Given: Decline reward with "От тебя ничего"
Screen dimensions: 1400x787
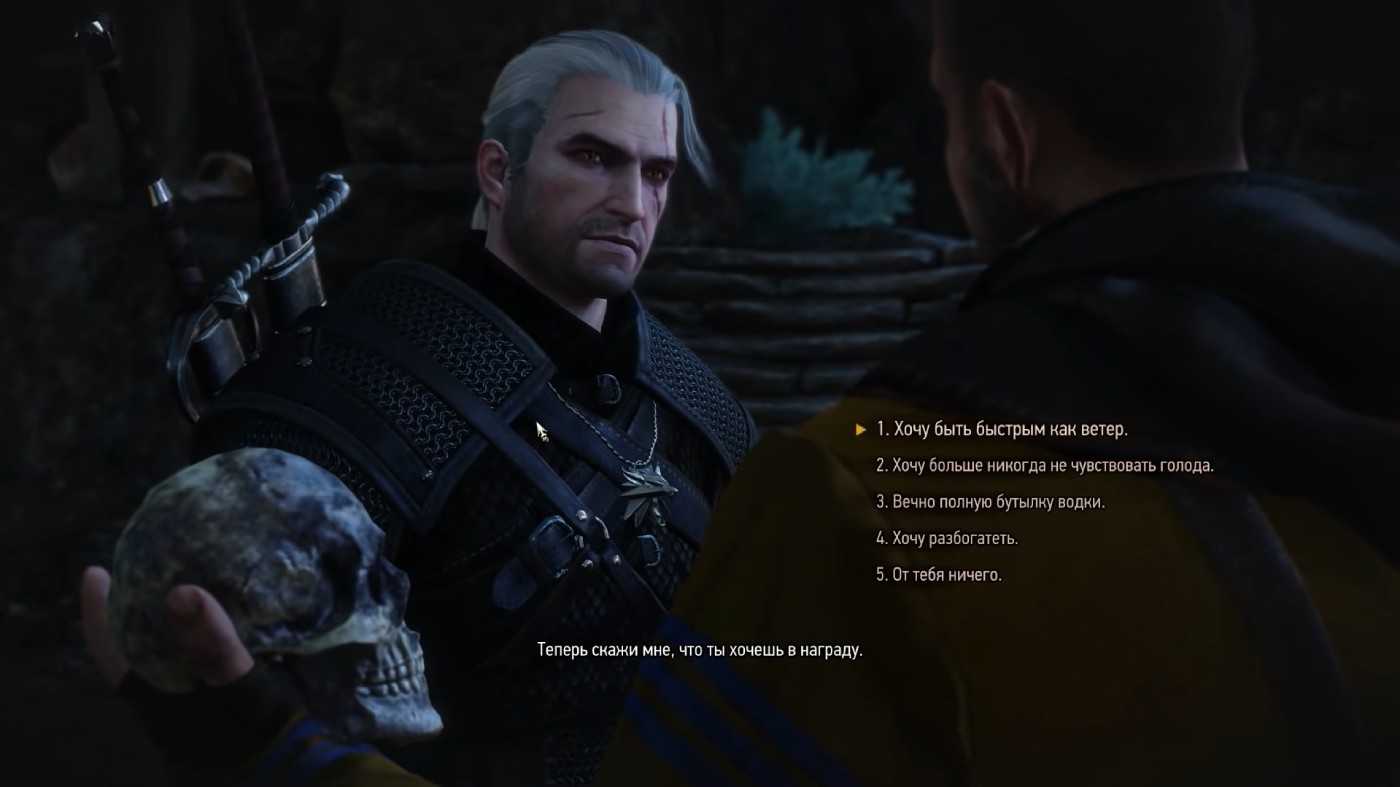Looking at the screenshot, I should click(939, 575).
